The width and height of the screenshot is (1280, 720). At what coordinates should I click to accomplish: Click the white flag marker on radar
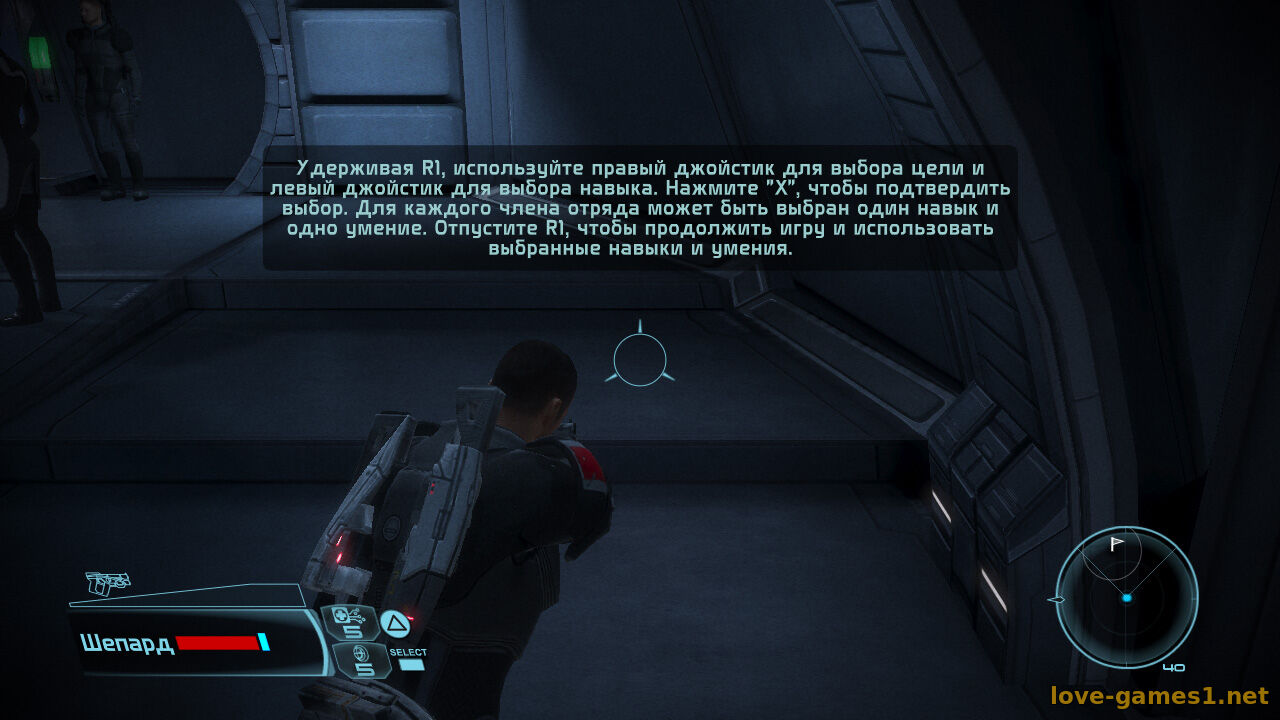[x=1116, y=545]
